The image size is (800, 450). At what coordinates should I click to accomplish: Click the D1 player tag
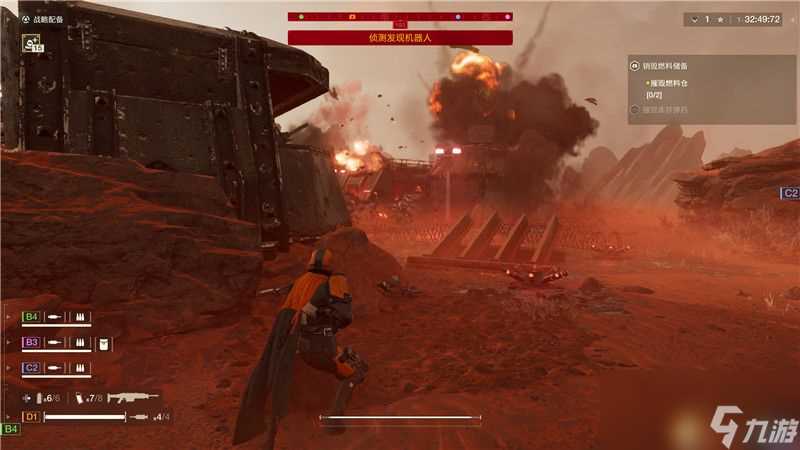click(31, 416)
